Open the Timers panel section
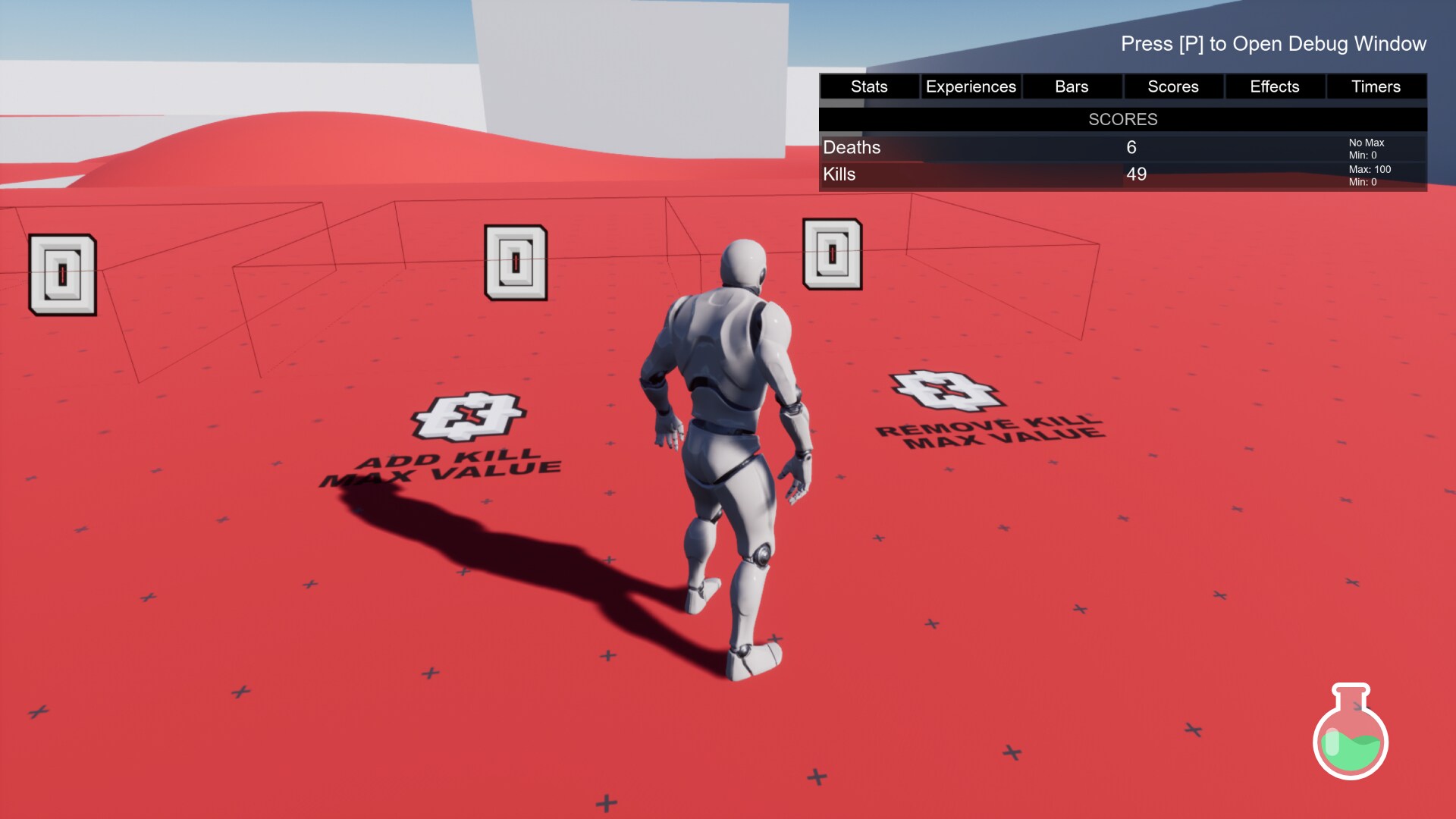 1376,86
